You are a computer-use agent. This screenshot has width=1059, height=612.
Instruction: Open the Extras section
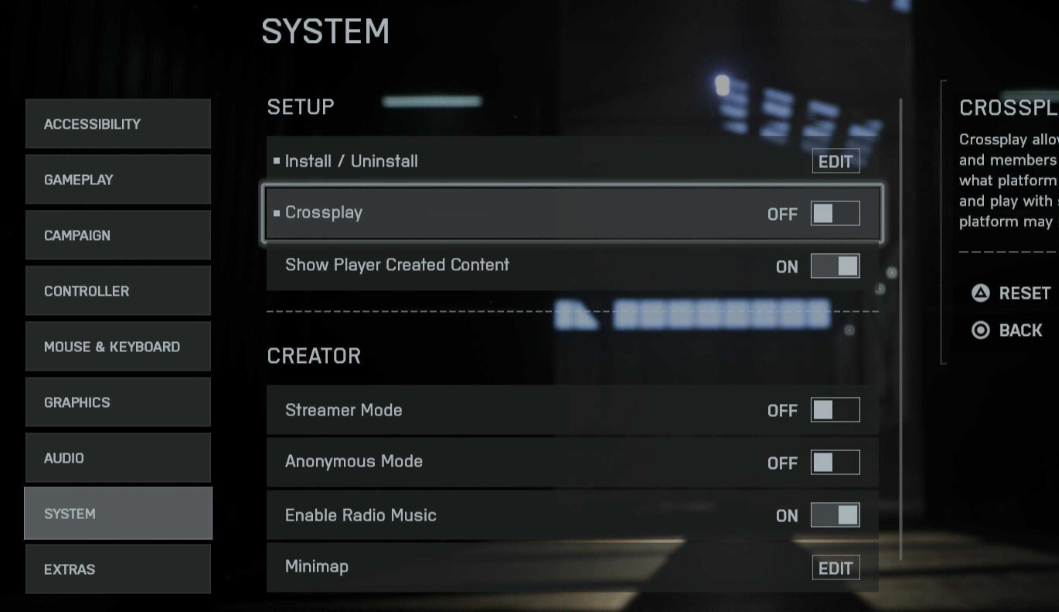(118, 569)
